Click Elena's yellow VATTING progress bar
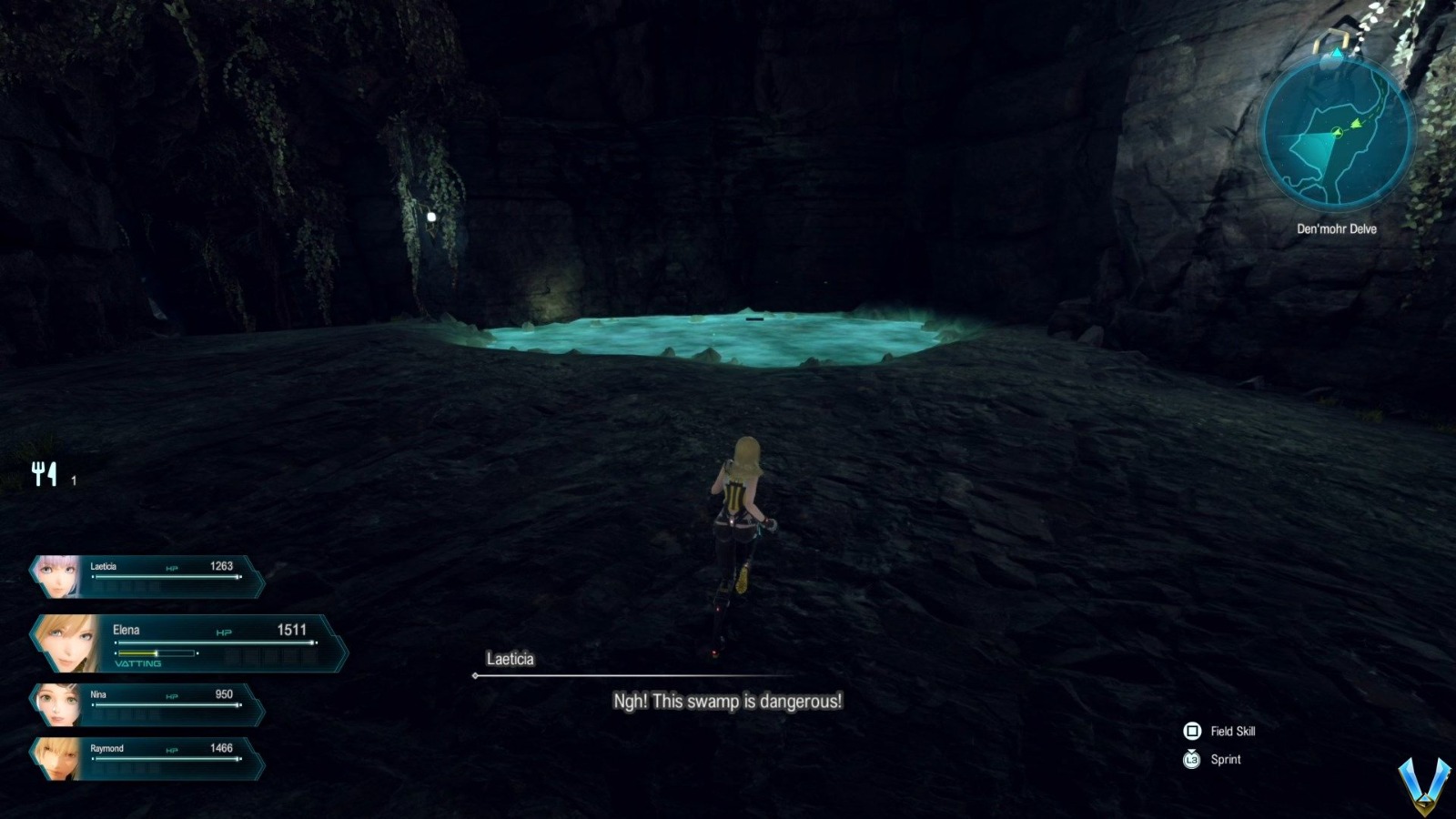1456x819 pixels. tap(136, 652)
